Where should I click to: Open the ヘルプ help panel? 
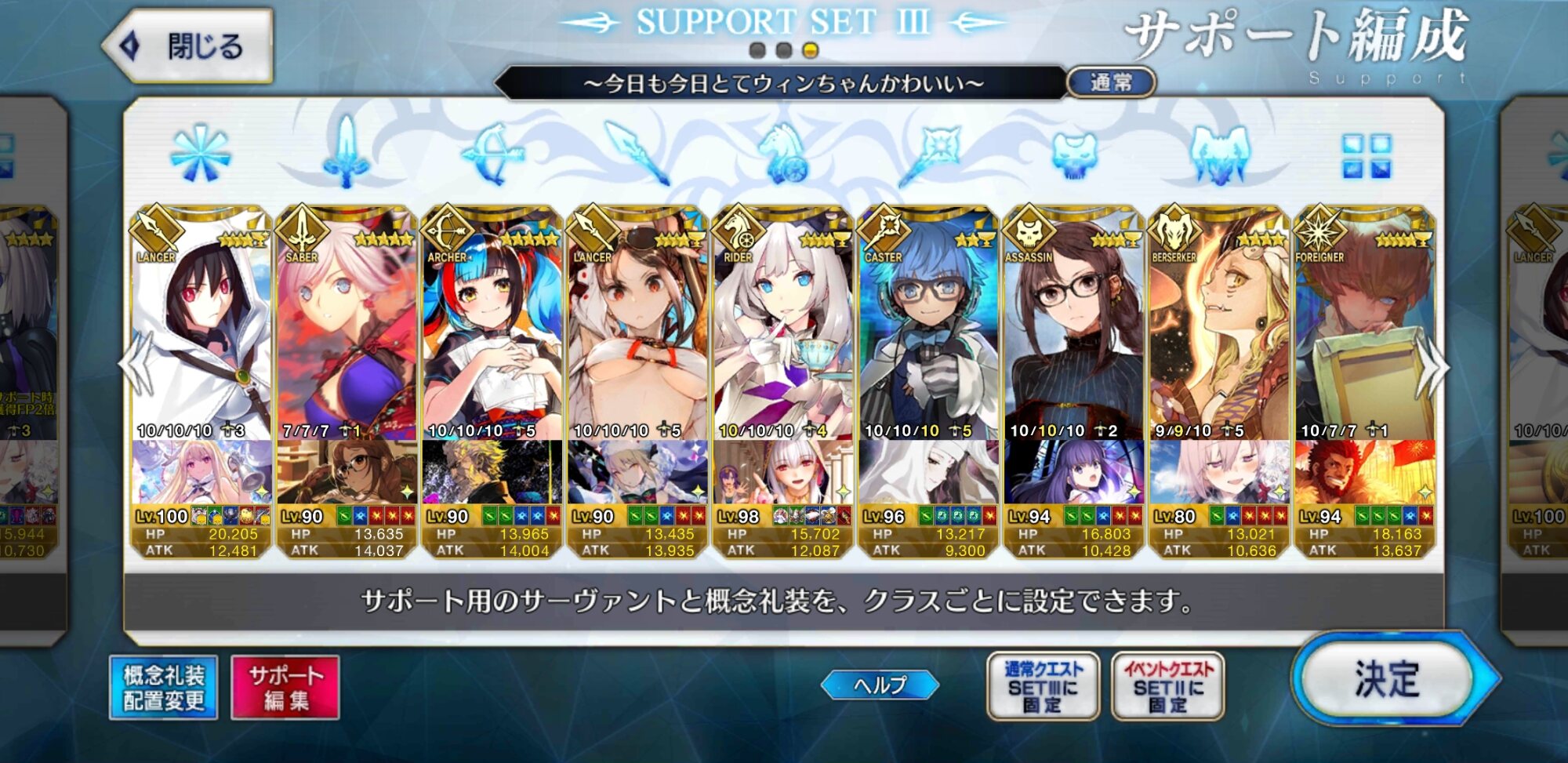pyautogui.click(x=880, y=685)
